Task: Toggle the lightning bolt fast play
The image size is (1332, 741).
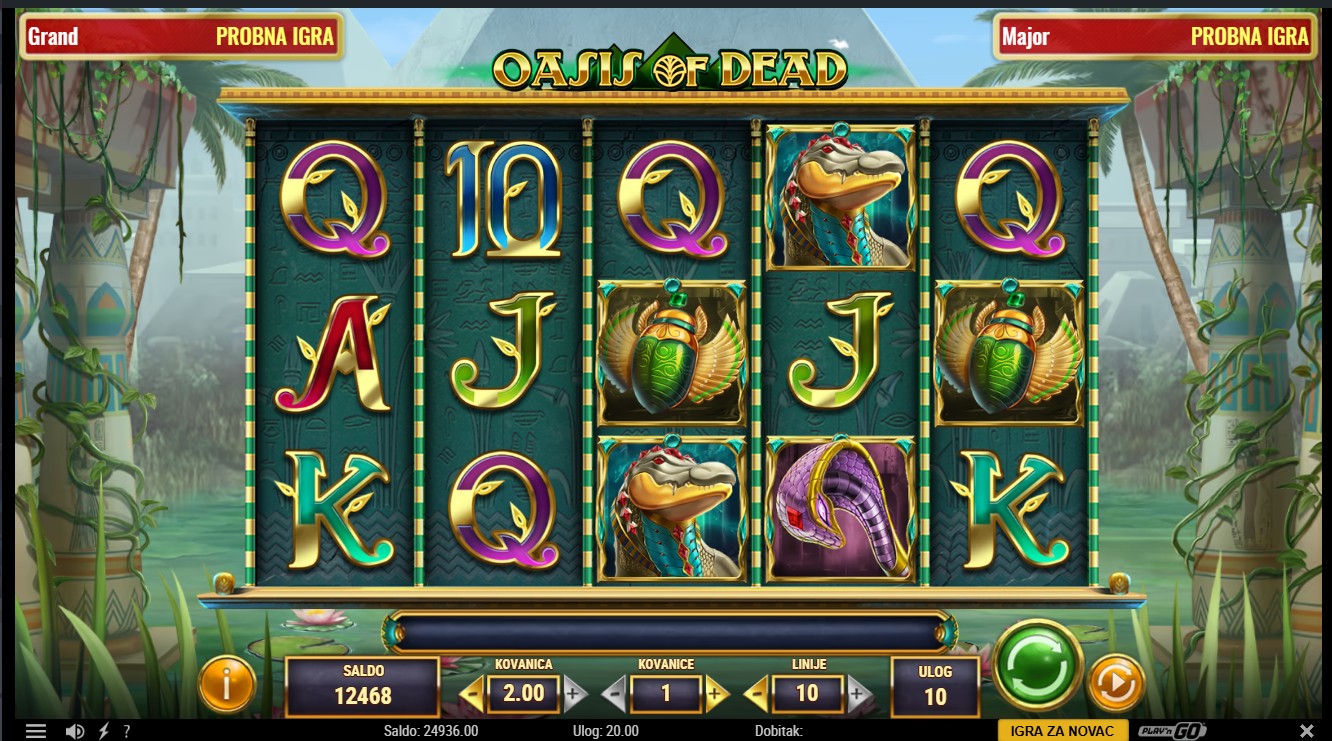Action: 104,731
